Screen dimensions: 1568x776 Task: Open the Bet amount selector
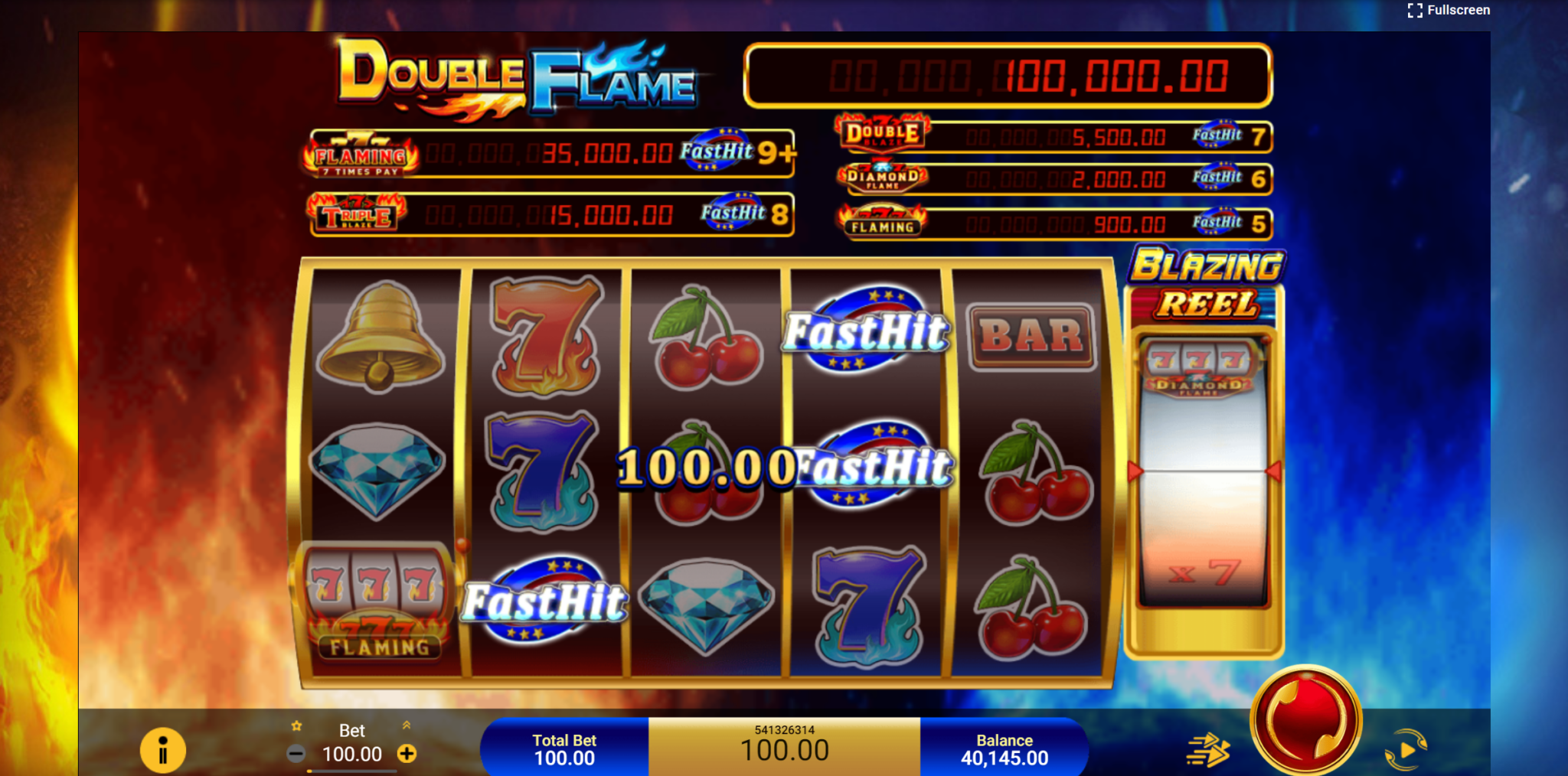(351, 732)
